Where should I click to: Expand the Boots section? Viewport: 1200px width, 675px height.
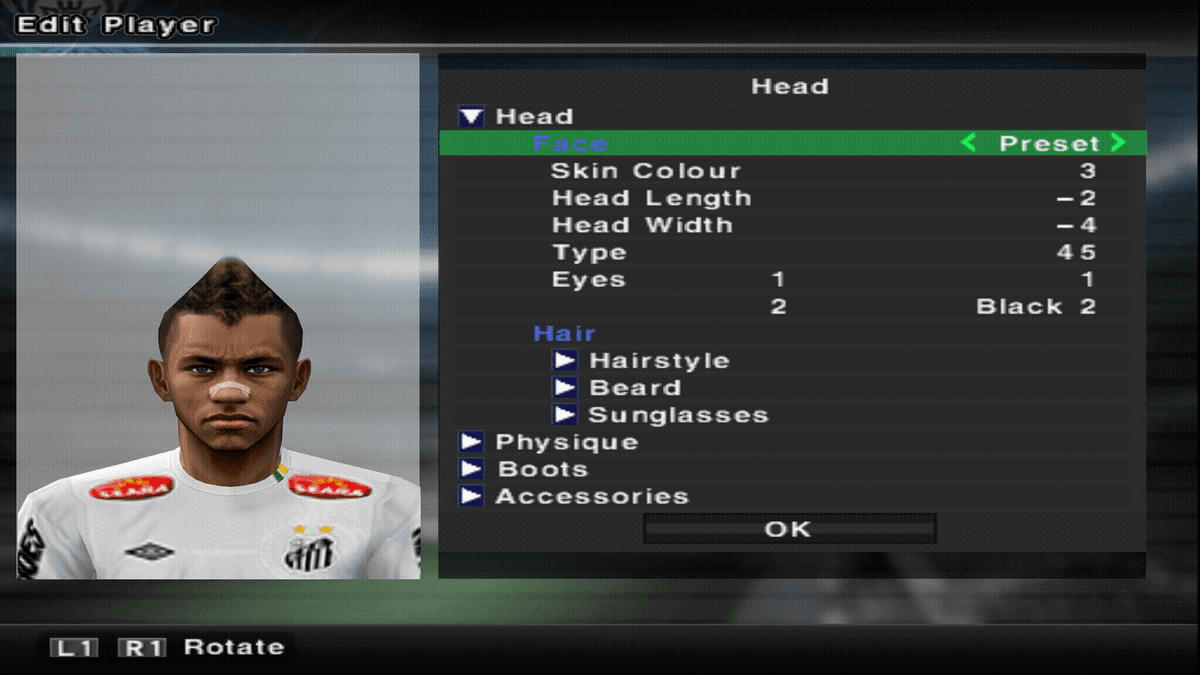pos(470,469)
